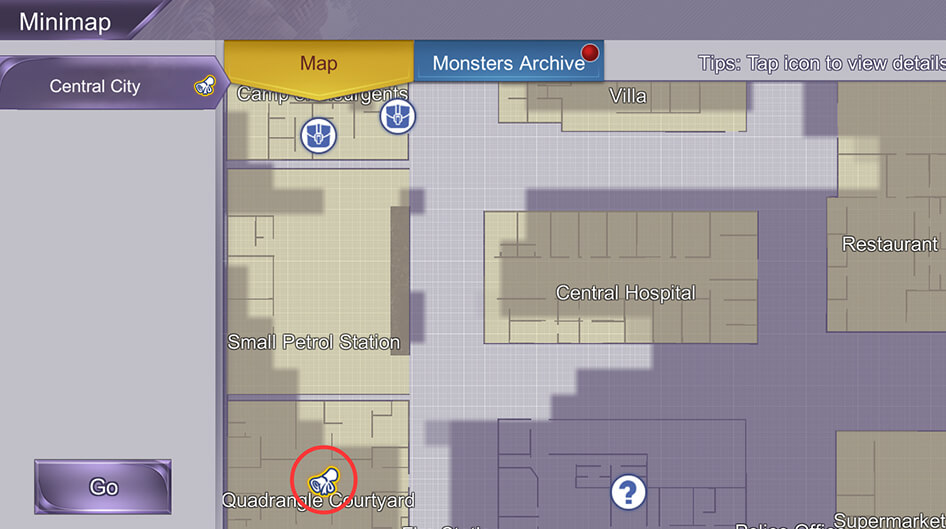
Task: Tap the Restaurant building on the map
Action: pos(889,244)
